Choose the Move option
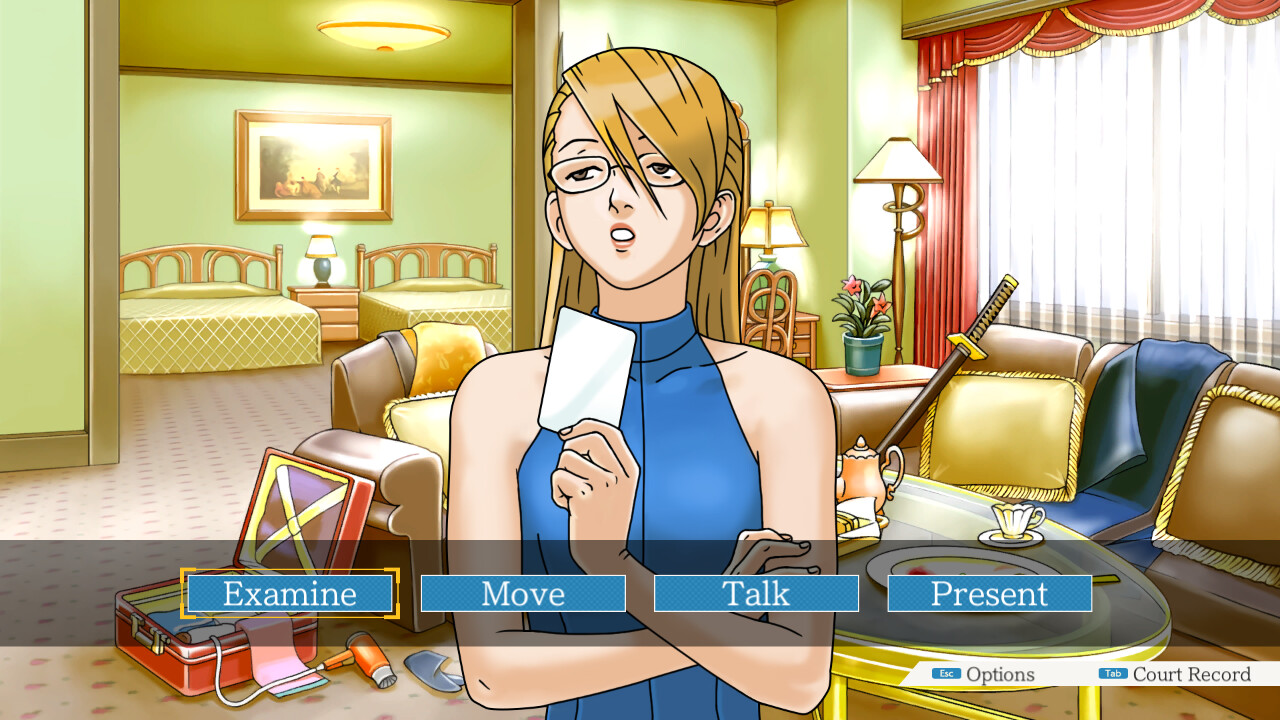The image size is (1280, 720). coord(523,593)
